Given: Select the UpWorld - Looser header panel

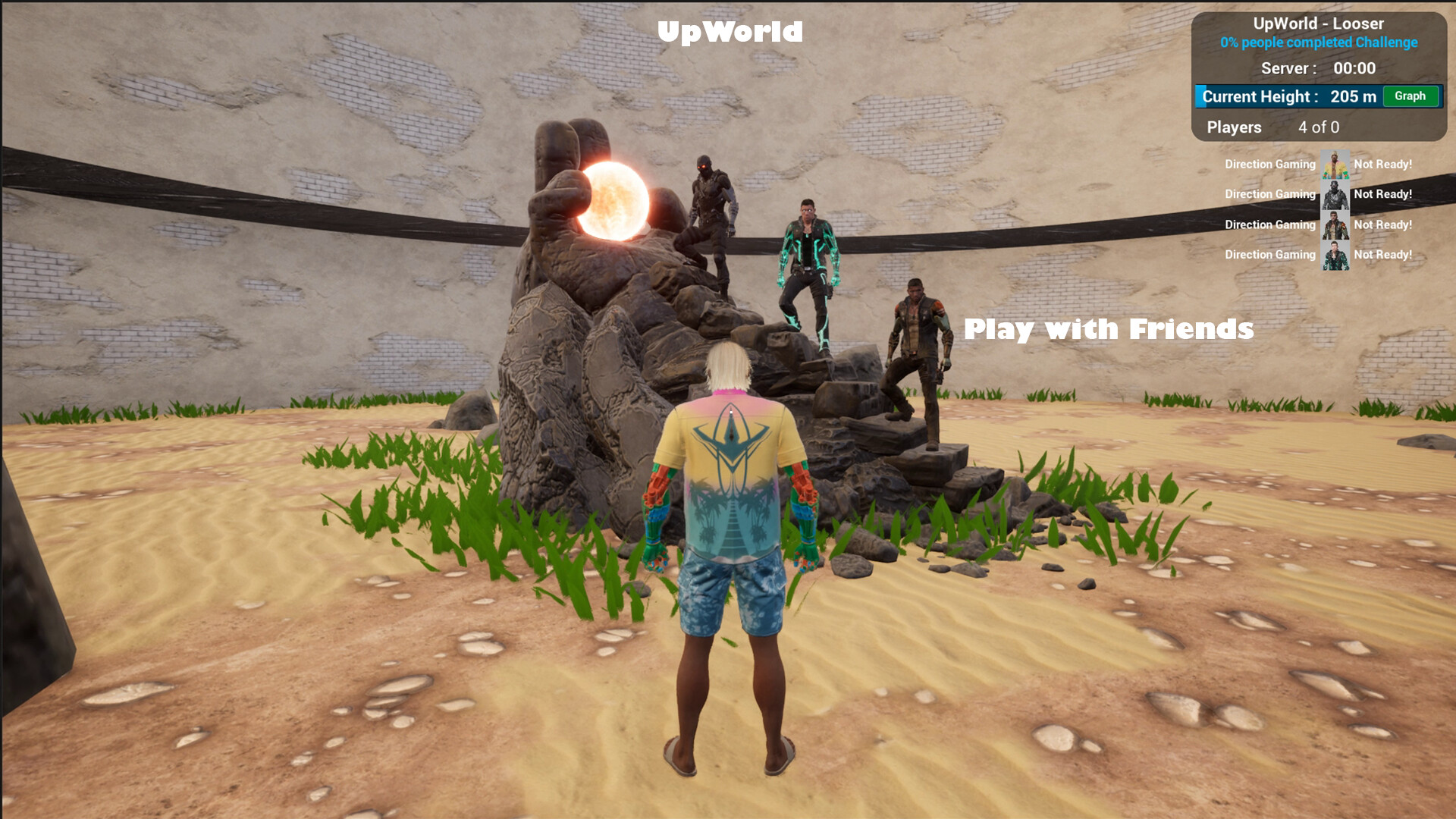Looking at the screenshot, I should pyautogui.click(x=1319, y=24).
